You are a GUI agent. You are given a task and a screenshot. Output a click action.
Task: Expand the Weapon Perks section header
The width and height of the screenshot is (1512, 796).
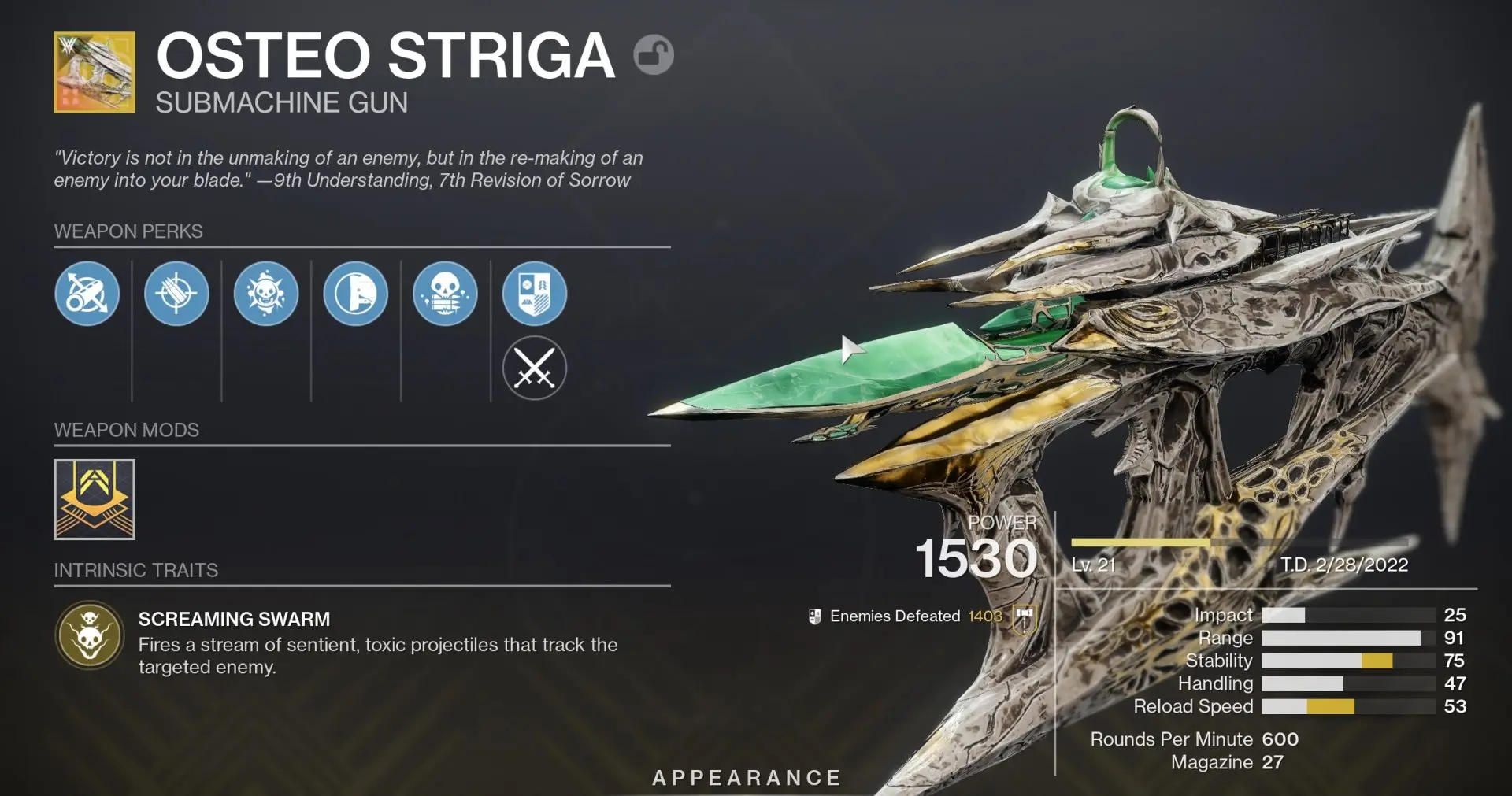point(128,231)
